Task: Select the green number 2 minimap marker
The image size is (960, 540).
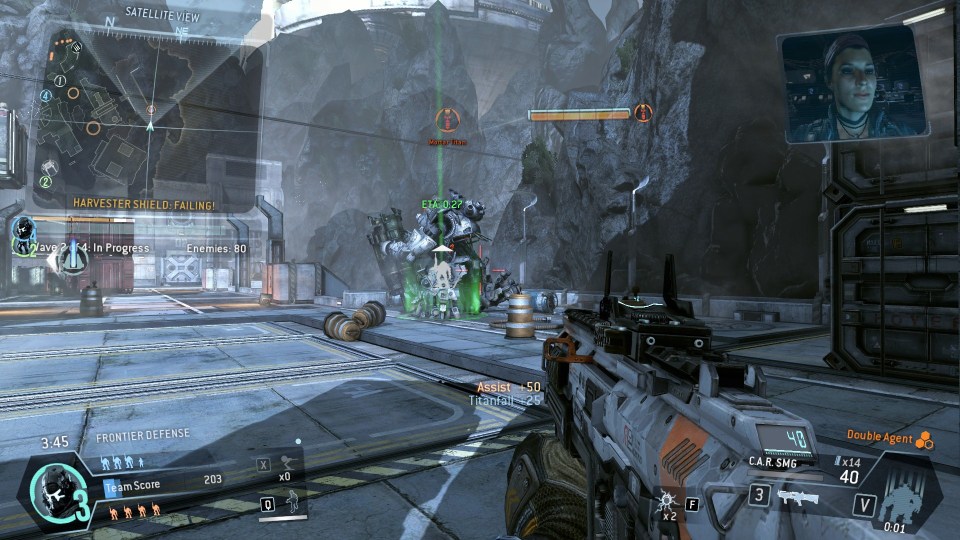Action: point(45,181)
